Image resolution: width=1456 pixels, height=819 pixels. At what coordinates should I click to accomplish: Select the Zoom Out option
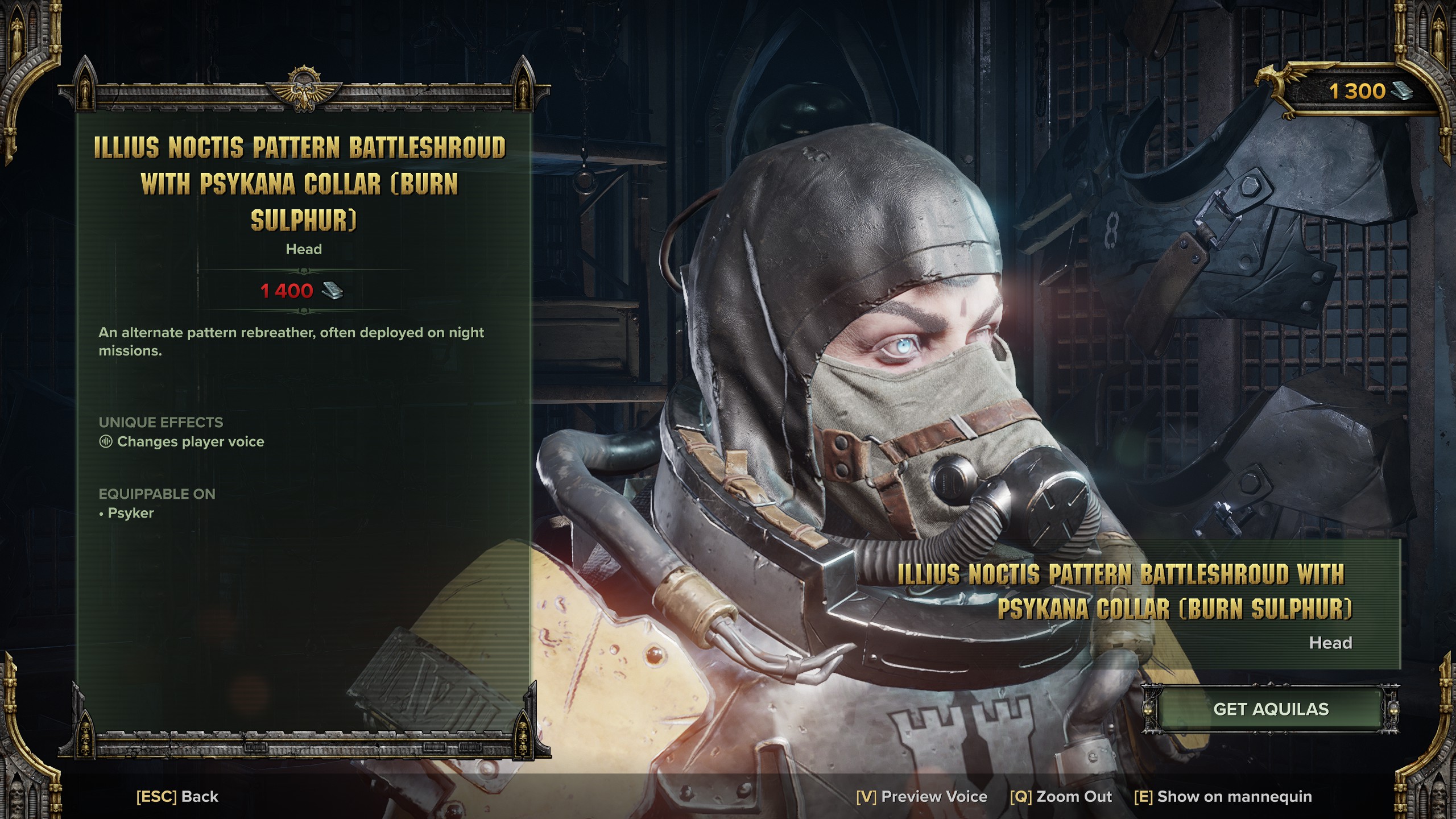(x=1061, y=797)
